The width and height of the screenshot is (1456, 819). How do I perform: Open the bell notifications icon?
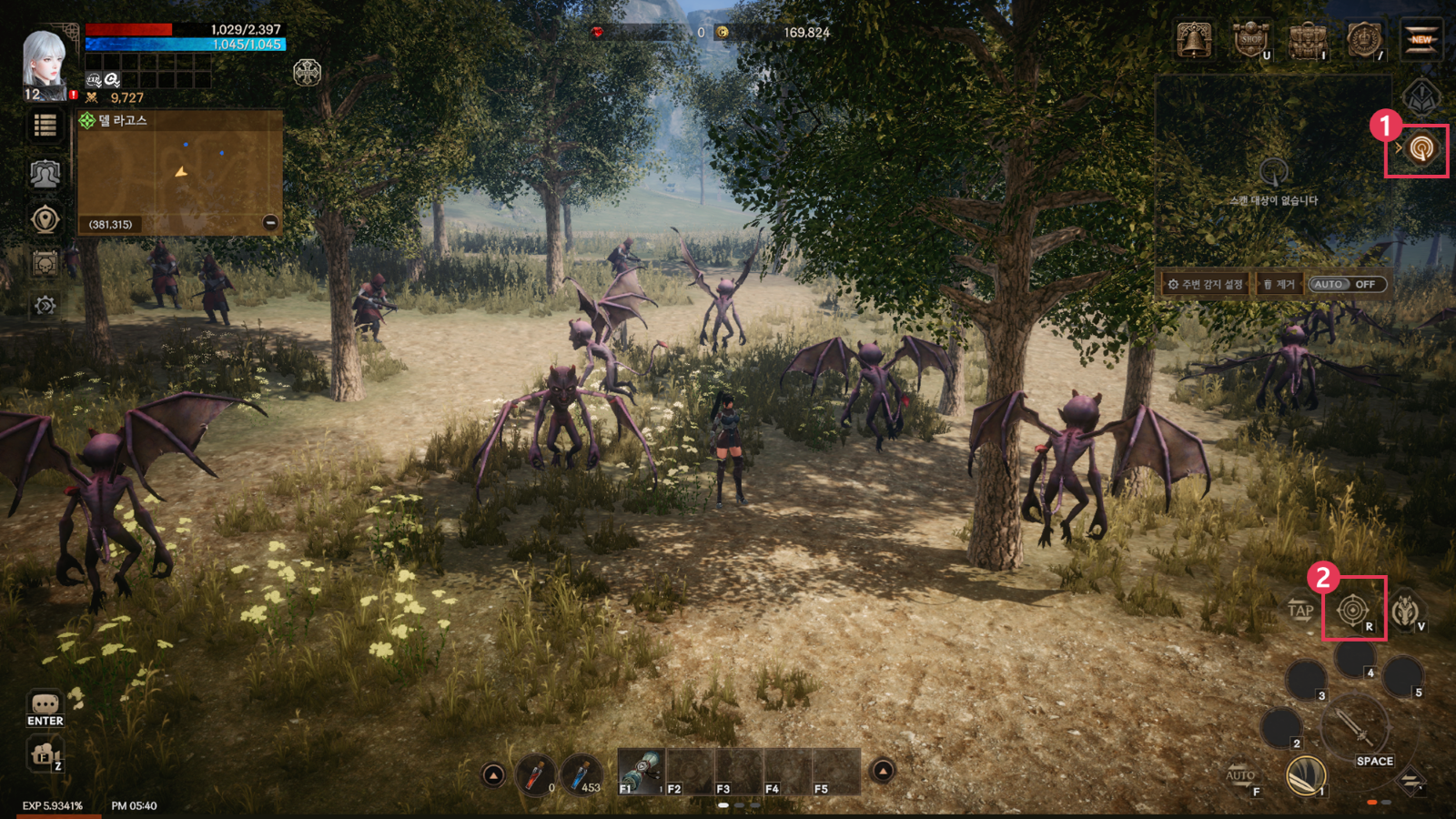1194,41
